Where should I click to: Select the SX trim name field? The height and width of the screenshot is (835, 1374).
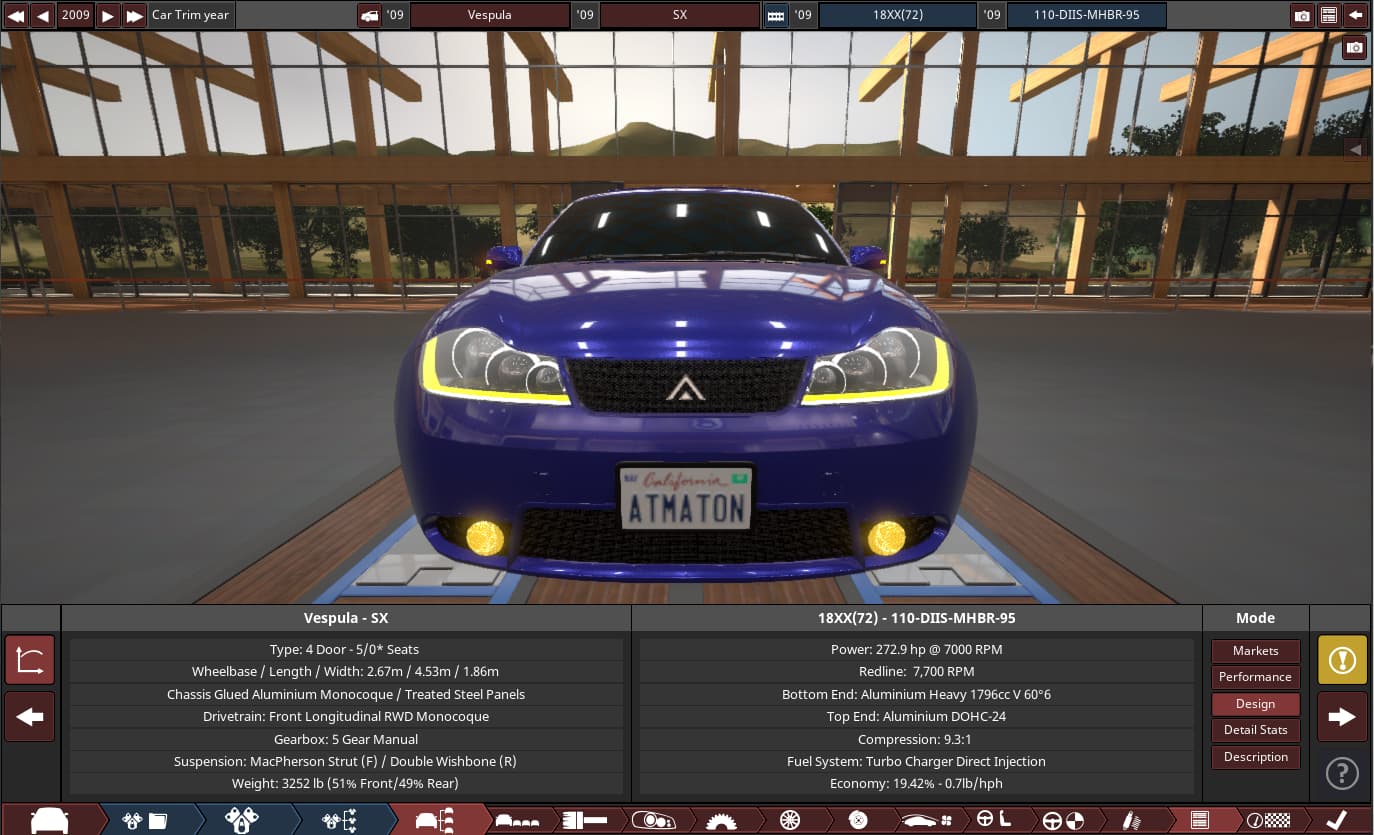[x=679, y=15]
